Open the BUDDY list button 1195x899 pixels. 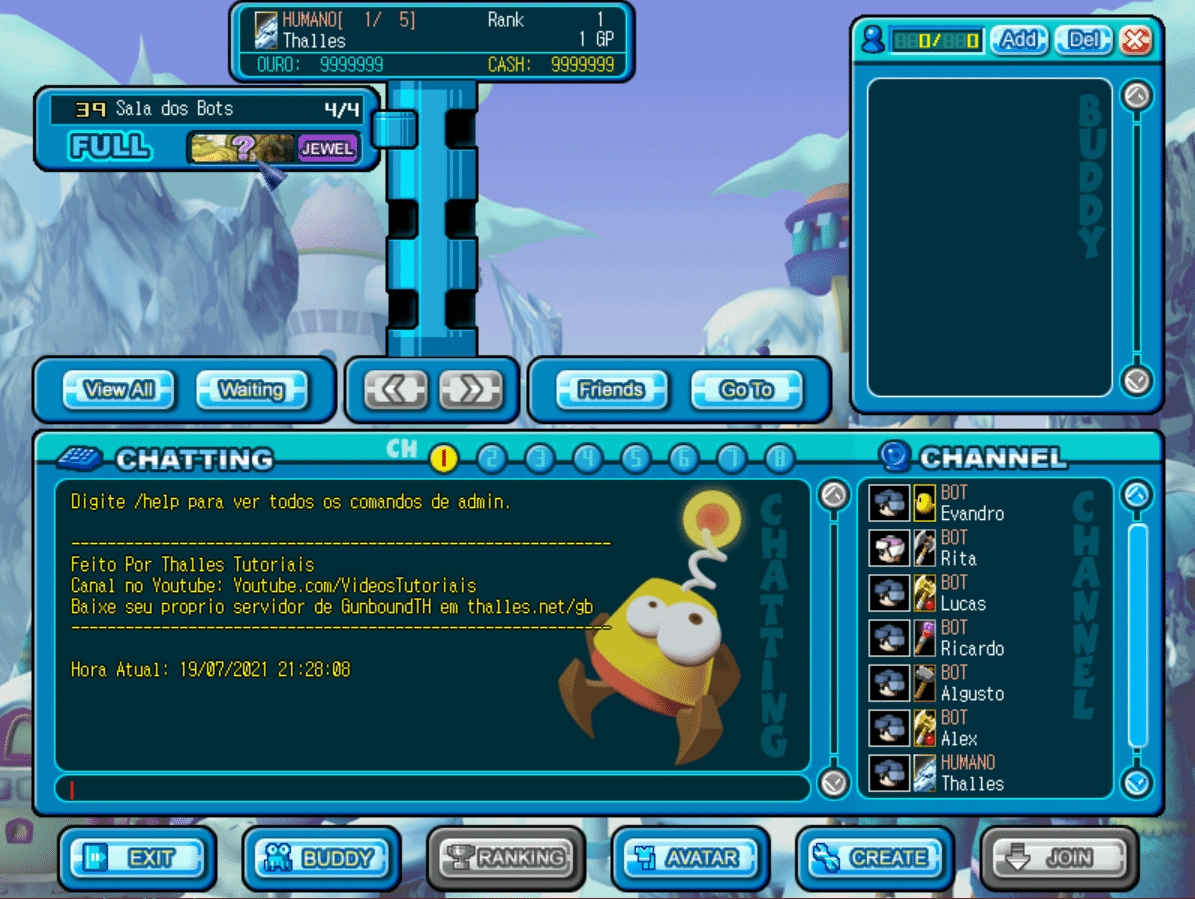[x=322, y=858]
